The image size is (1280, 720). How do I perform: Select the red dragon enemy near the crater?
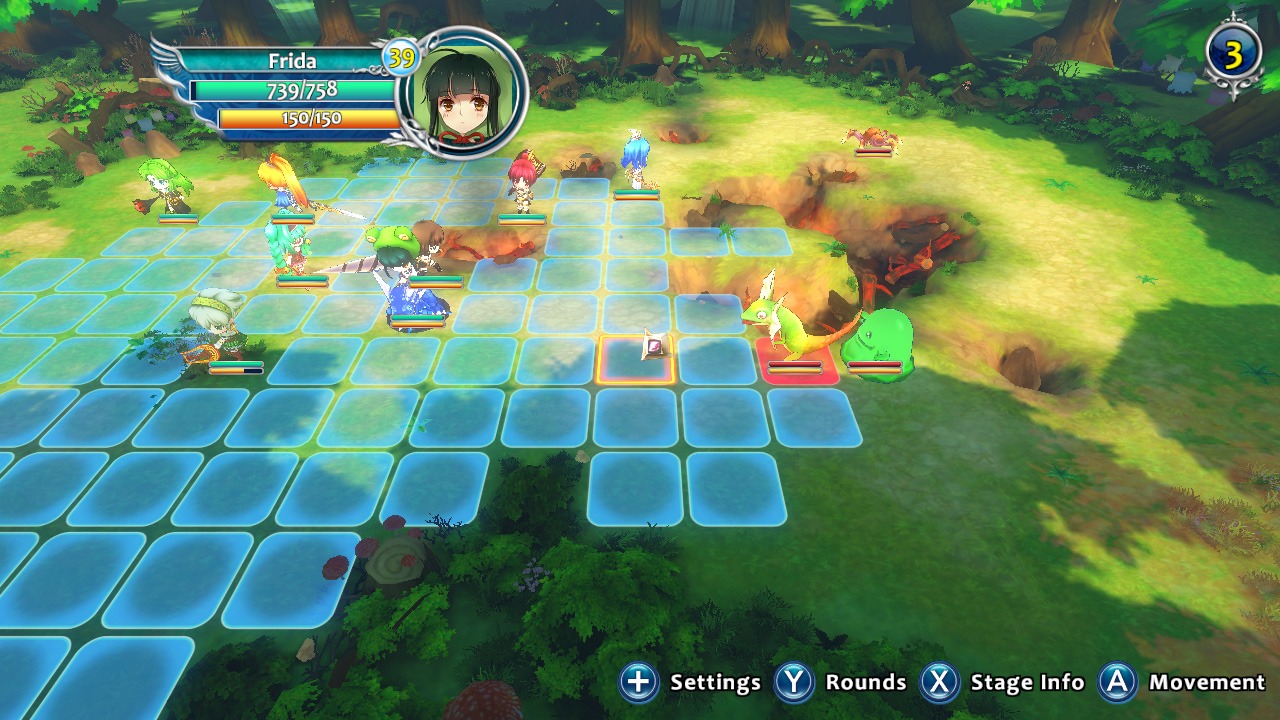click(x=868, y=137)
